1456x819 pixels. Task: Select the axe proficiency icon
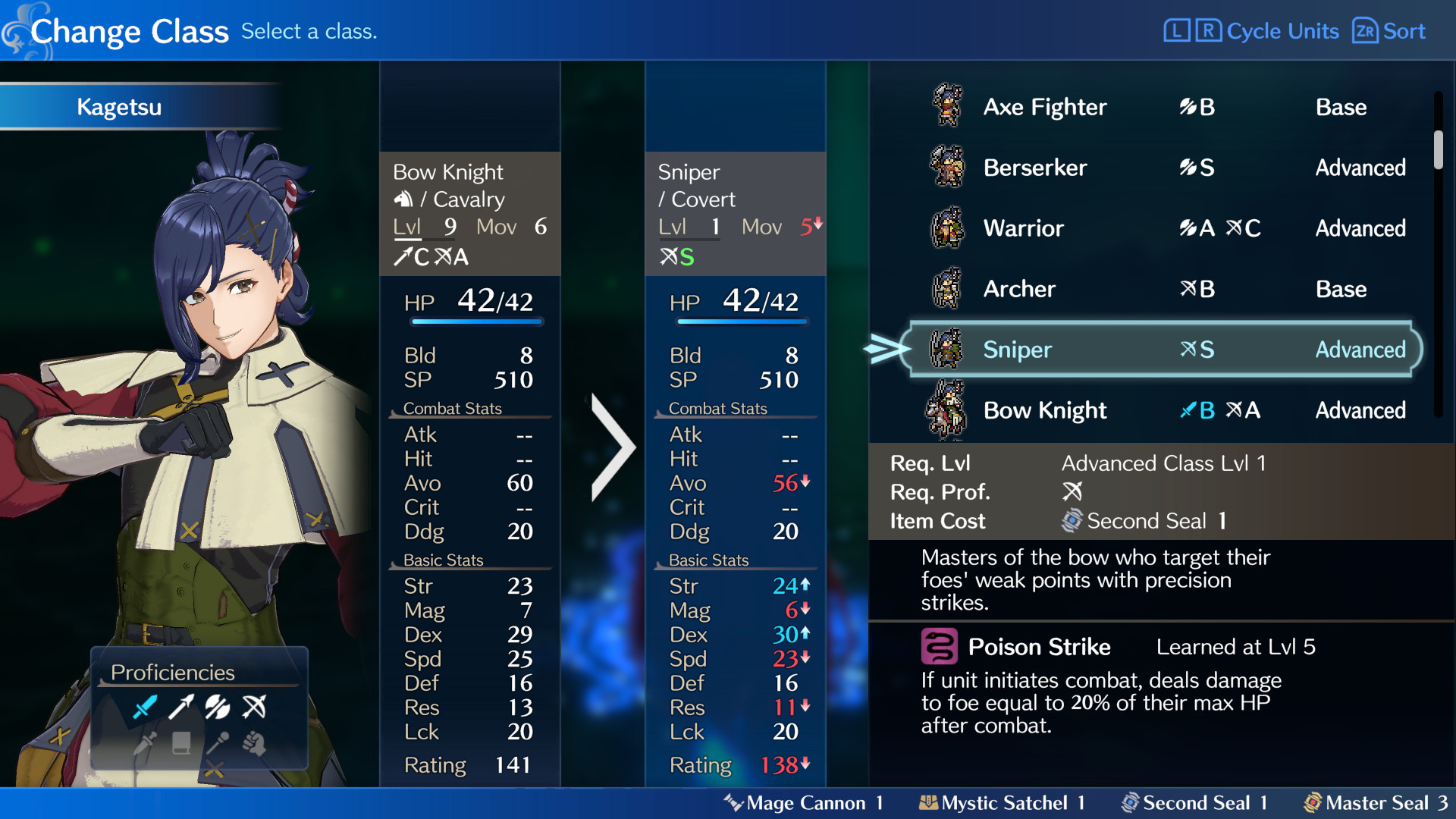(x=218, y=706)
